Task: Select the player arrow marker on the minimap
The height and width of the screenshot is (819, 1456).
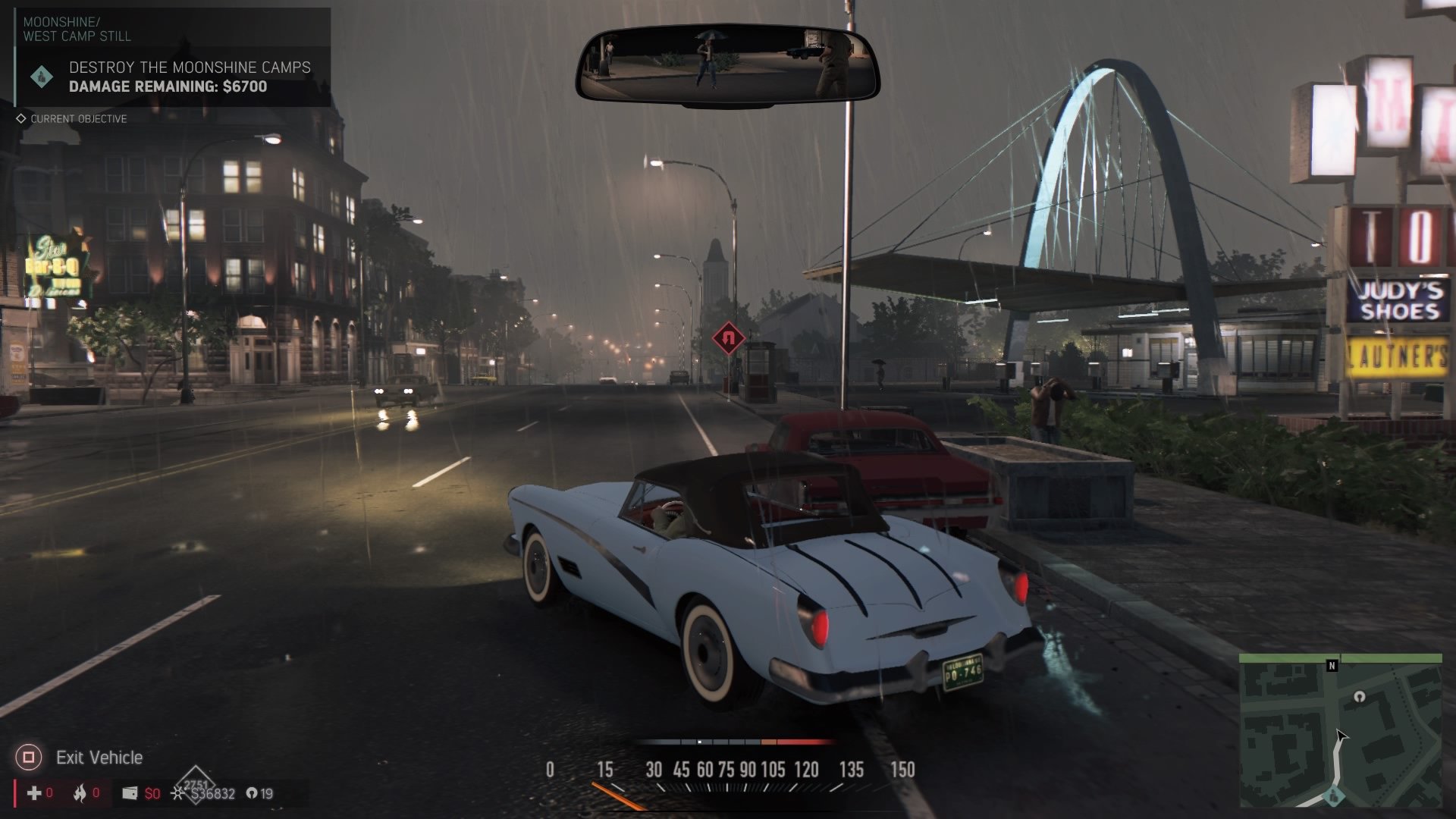Action: point(1342,736)
